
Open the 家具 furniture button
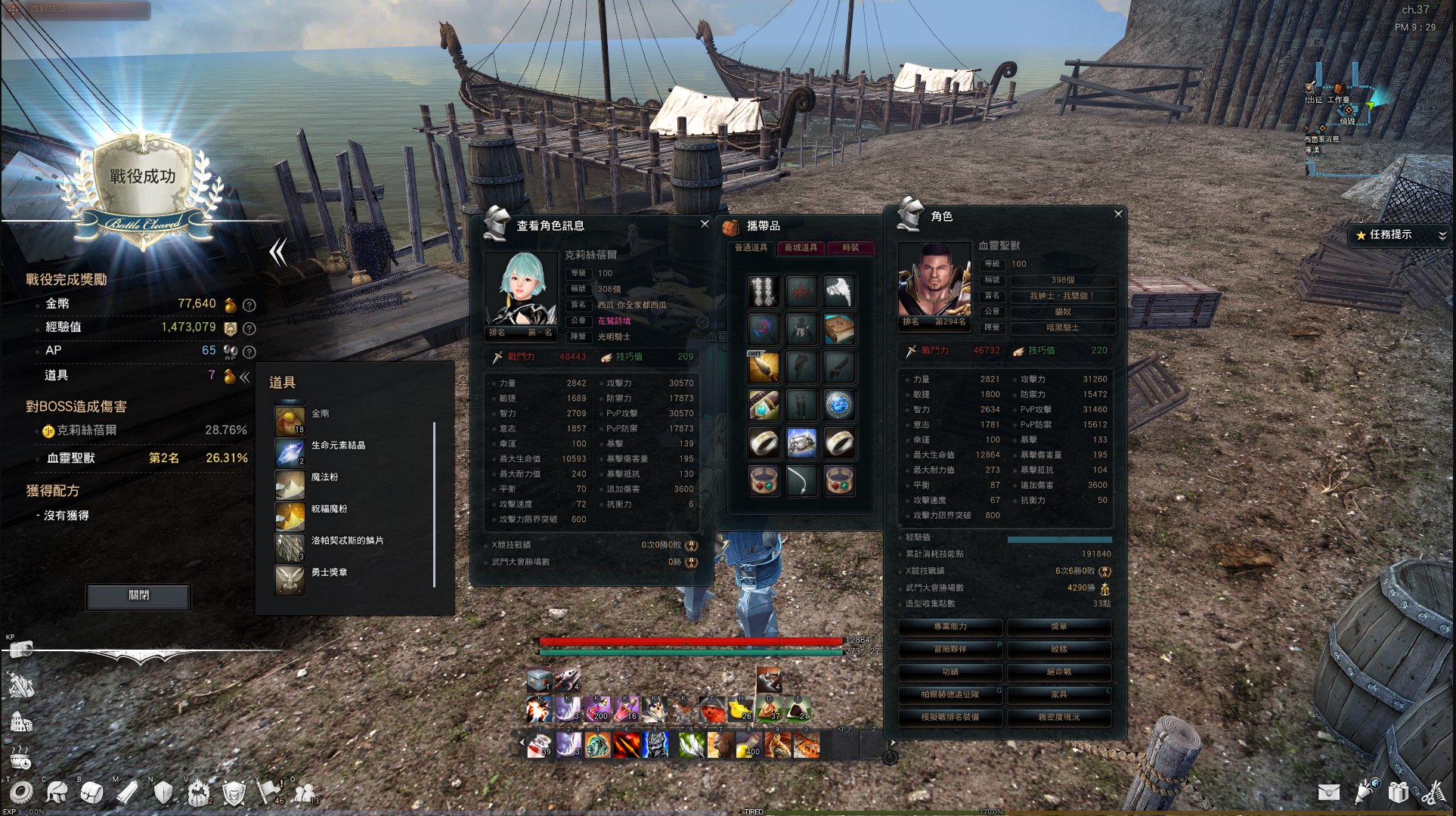coord(1059,694)
